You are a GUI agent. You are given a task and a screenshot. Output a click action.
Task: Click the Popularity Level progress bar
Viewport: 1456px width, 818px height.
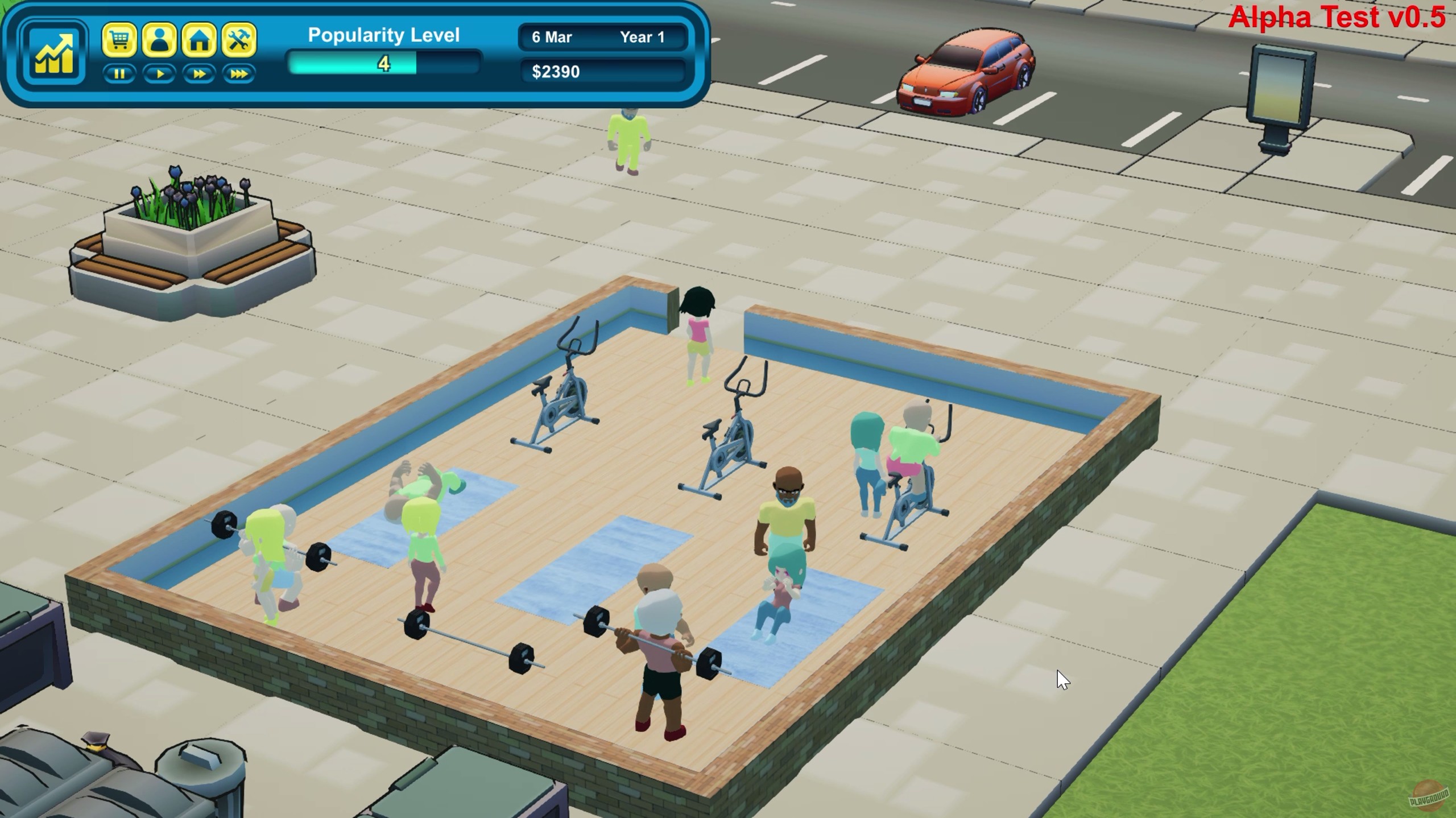coord(384,64)
